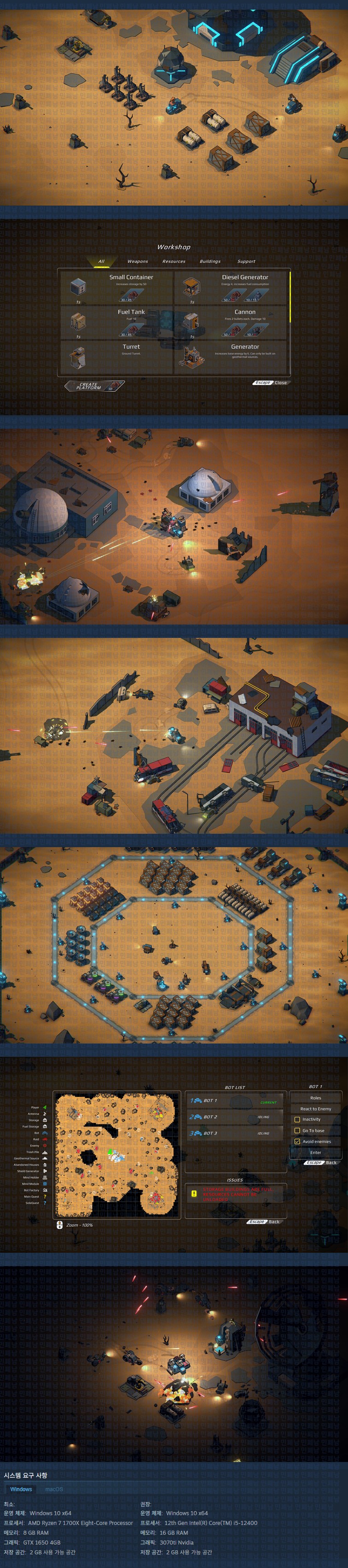Select the Diesel Generator entry

click(231, 288)
